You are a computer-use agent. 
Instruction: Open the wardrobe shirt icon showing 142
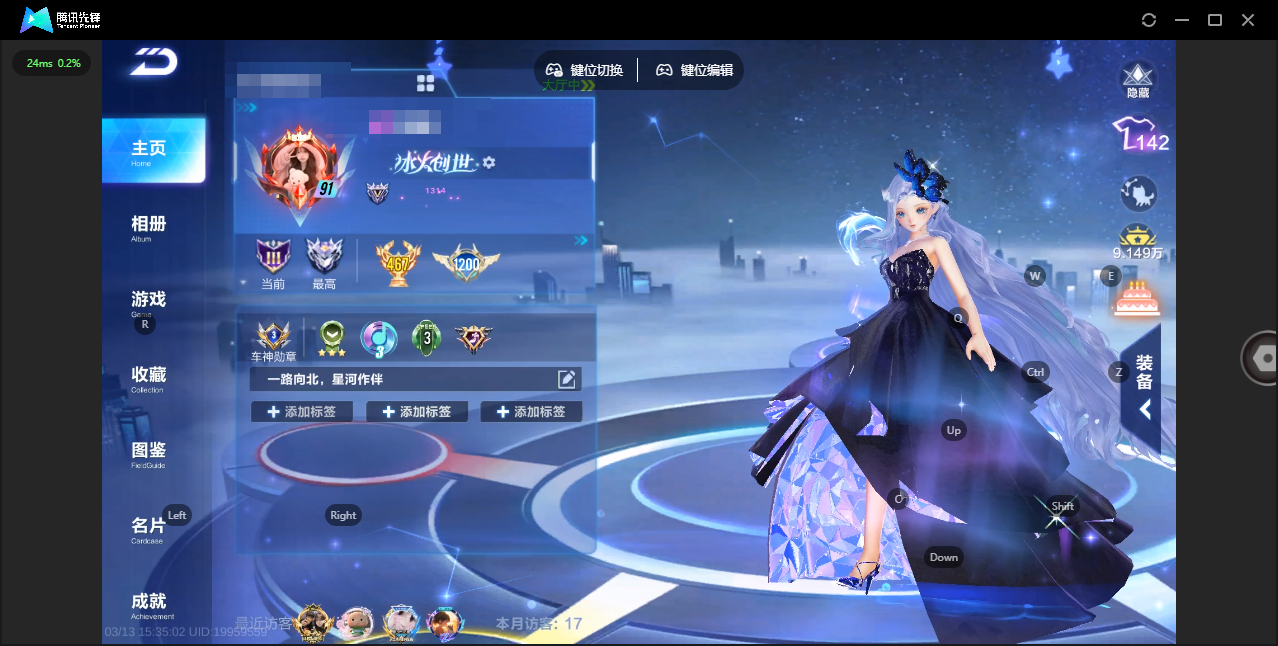point(1139,134)
